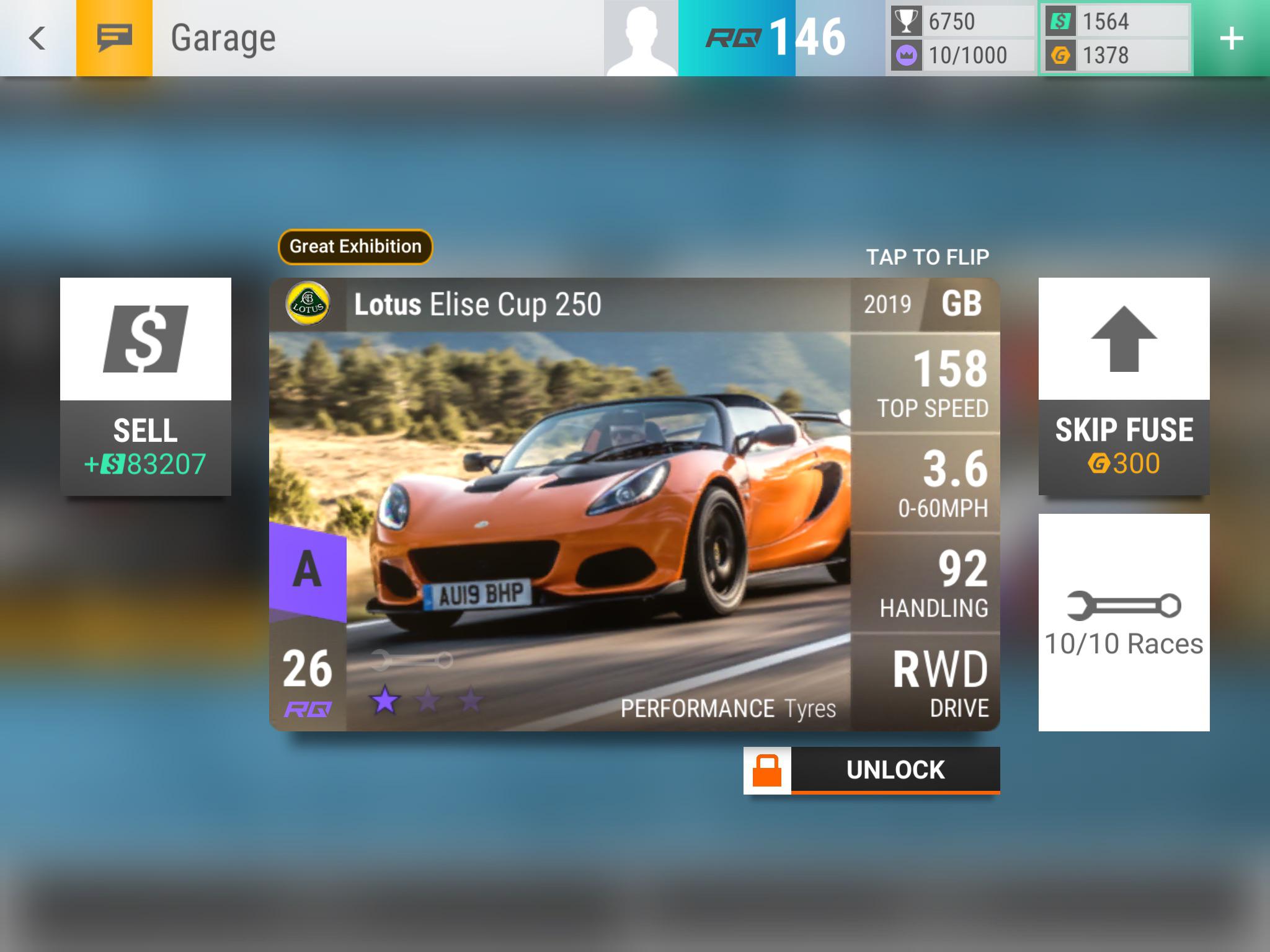This screenshot has width=1270, height=952.
Task: Sell the car for 83207 cash
Action: (x=146, y=386)
